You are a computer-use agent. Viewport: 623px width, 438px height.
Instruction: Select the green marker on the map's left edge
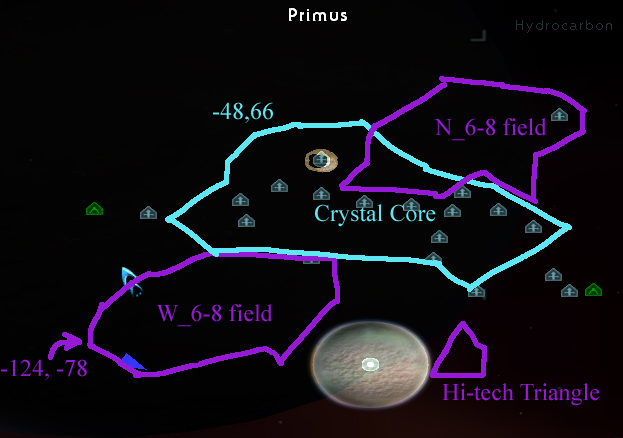(x=94, y=209)
